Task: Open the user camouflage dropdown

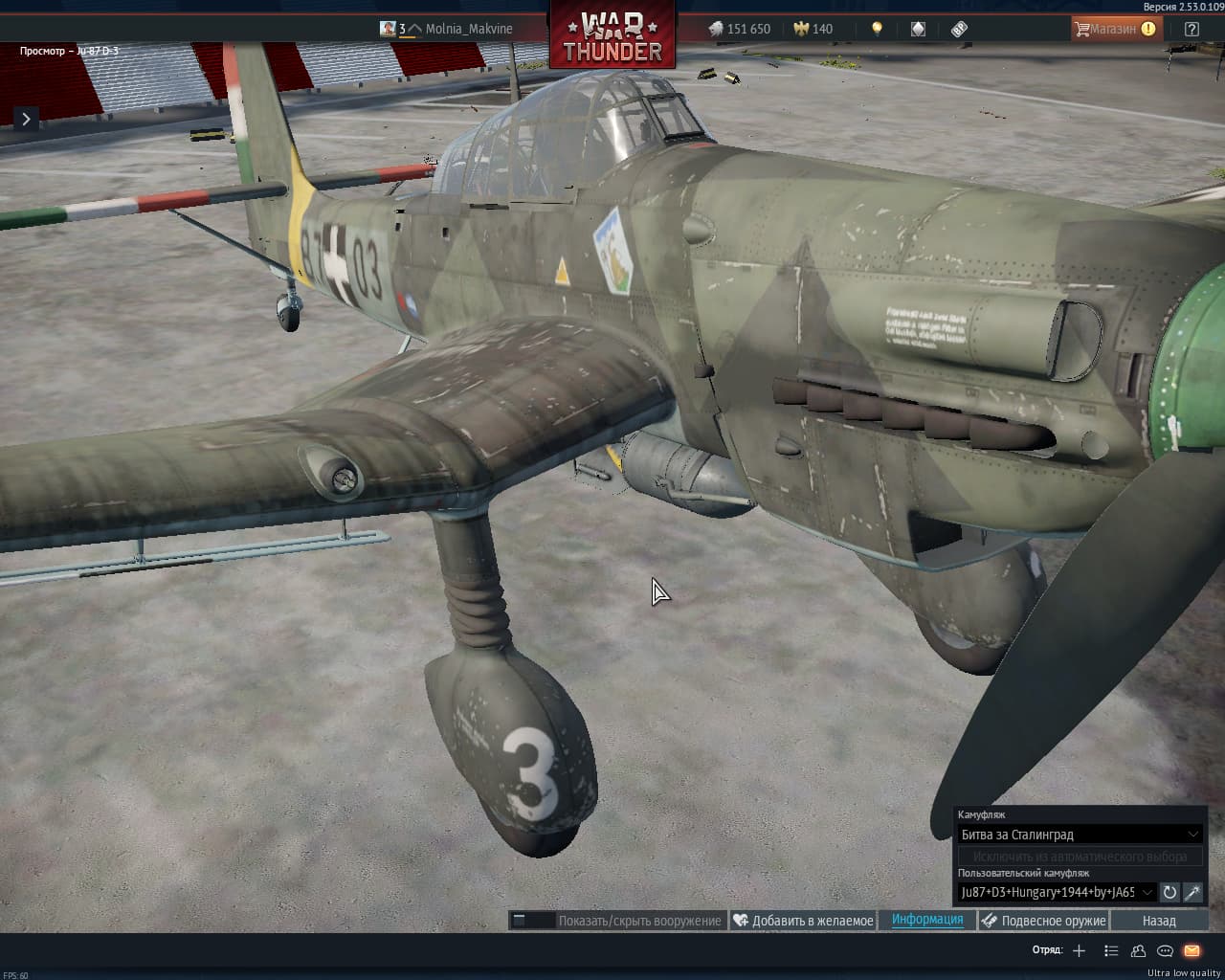Action: pyautogui.click(x=1057, y=892)
